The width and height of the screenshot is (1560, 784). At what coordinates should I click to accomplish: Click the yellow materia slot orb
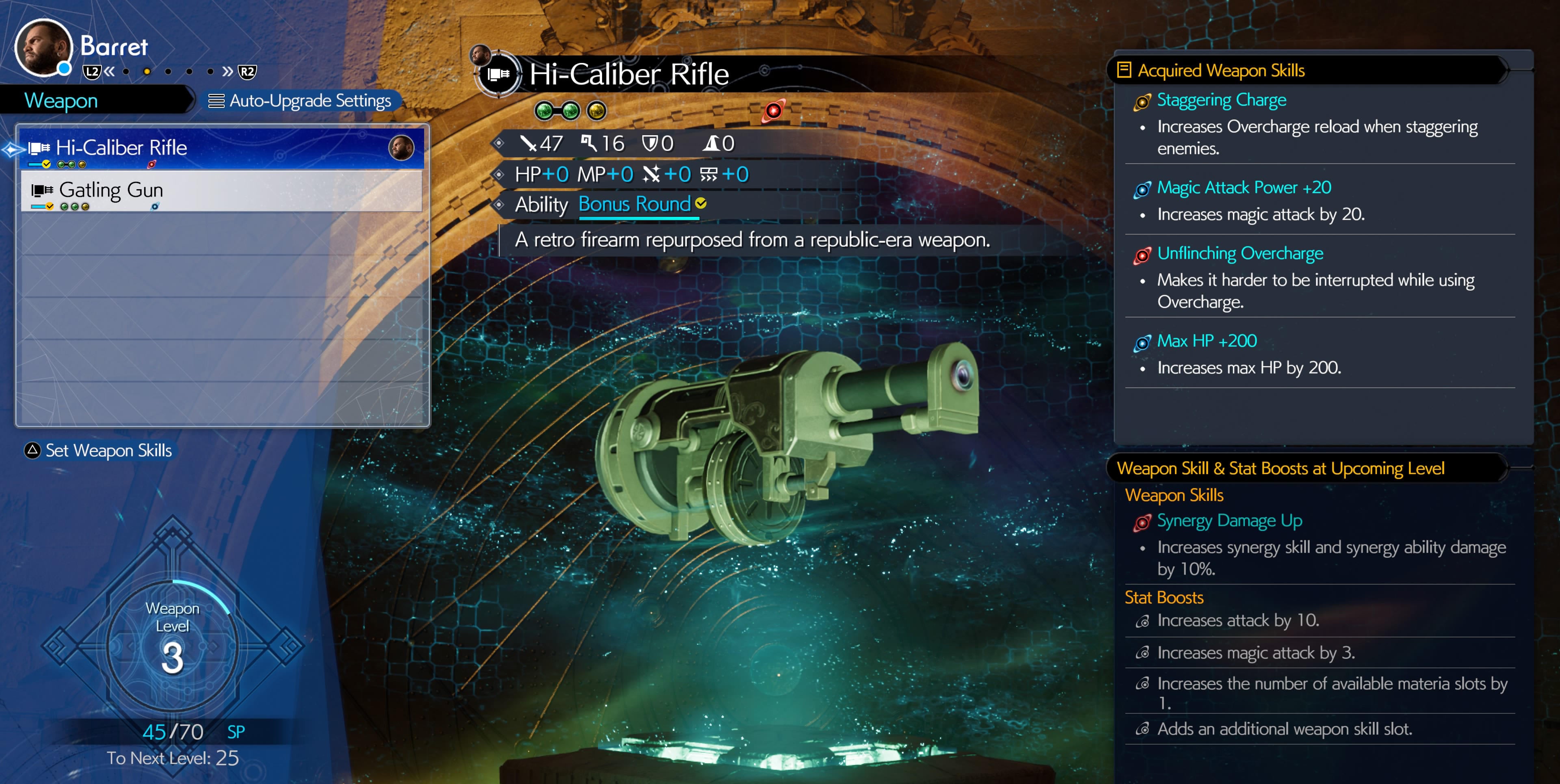[596, 111]
